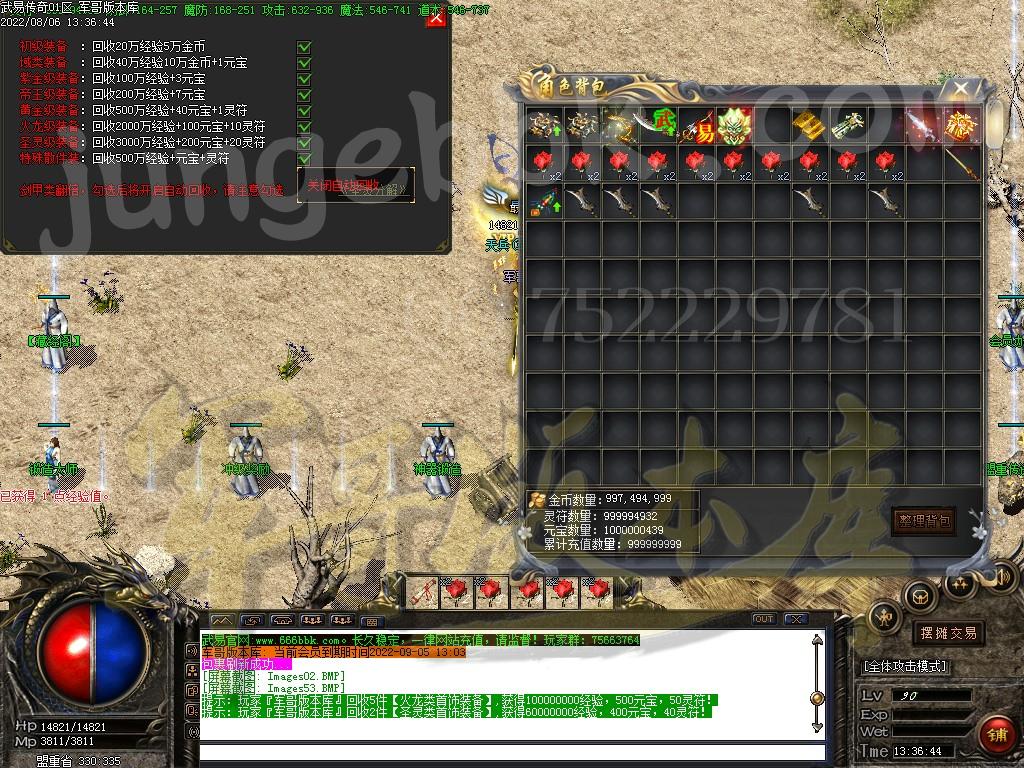This screenshot has height=768, width=1024.
Task: Close the character backpack panel
Action: coord(961,88)
